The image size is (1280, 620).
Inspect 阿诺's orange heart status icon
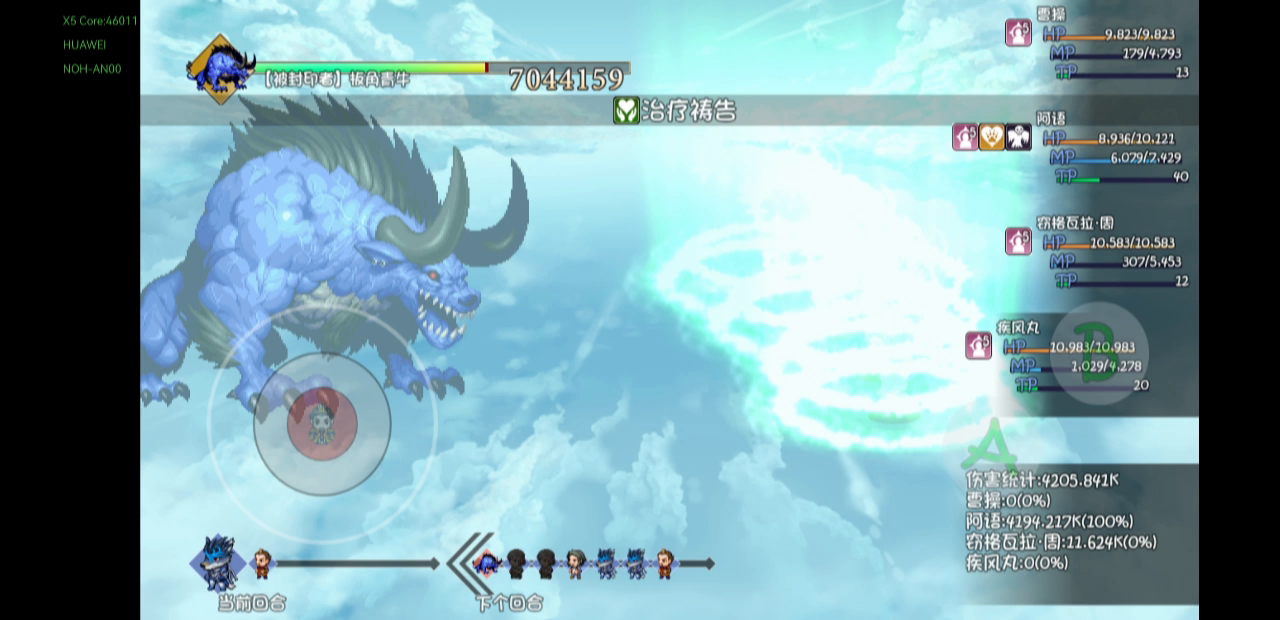(992, 137)
